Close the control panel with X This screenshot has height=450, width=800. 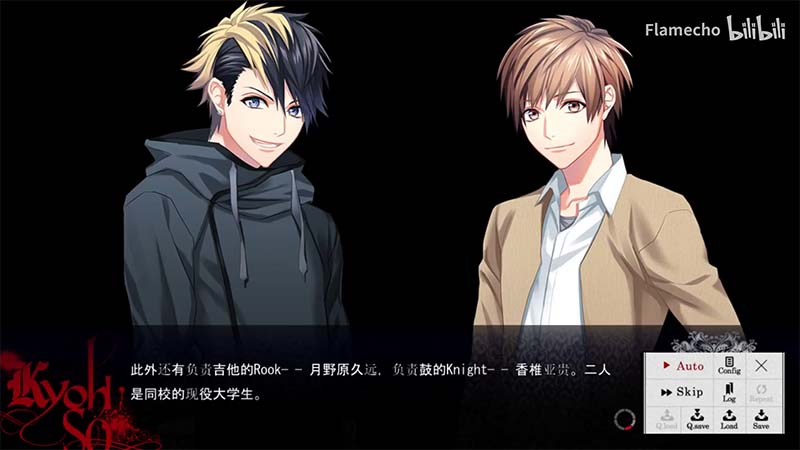[x=762, y=366]
